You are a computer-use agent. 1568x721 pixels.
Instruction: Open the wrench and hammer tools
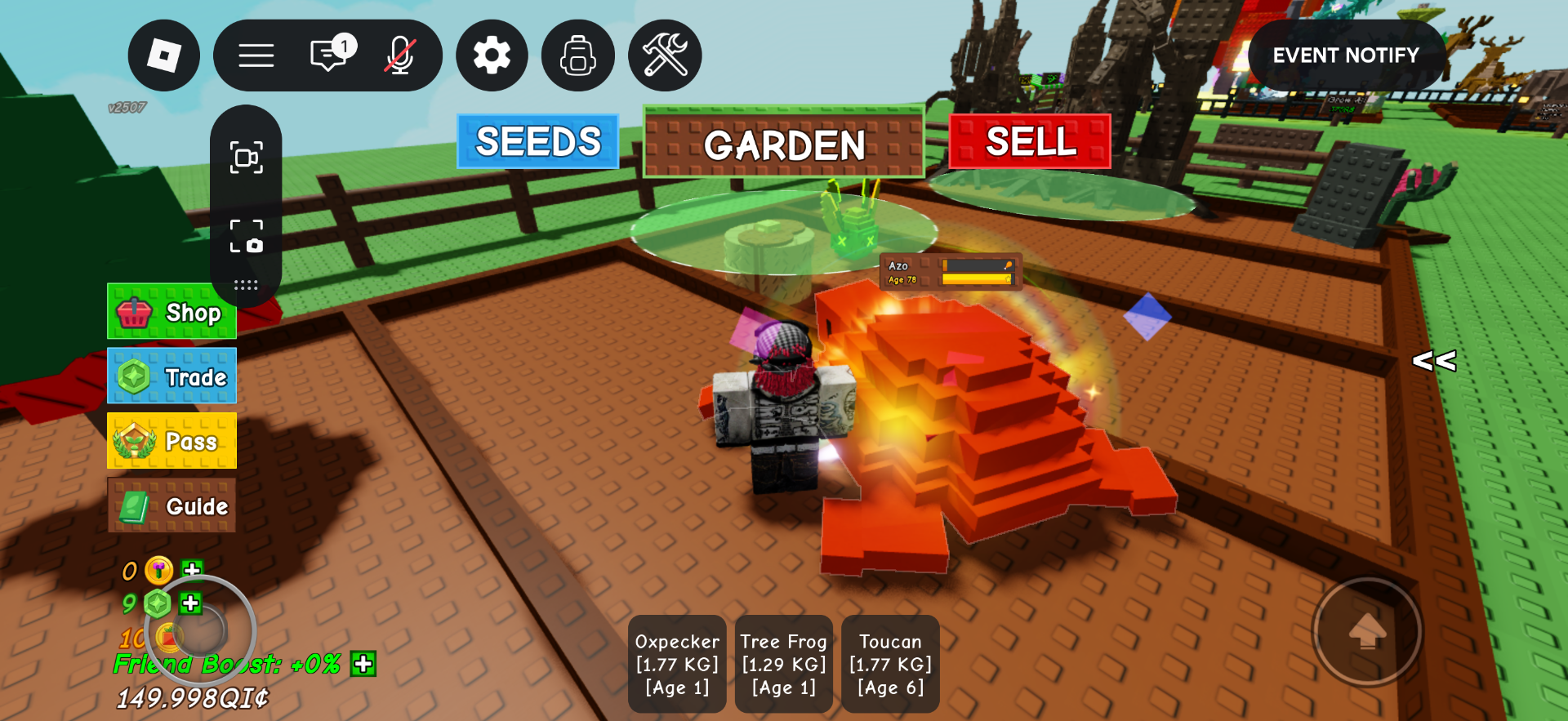click(x=665, y=56)
